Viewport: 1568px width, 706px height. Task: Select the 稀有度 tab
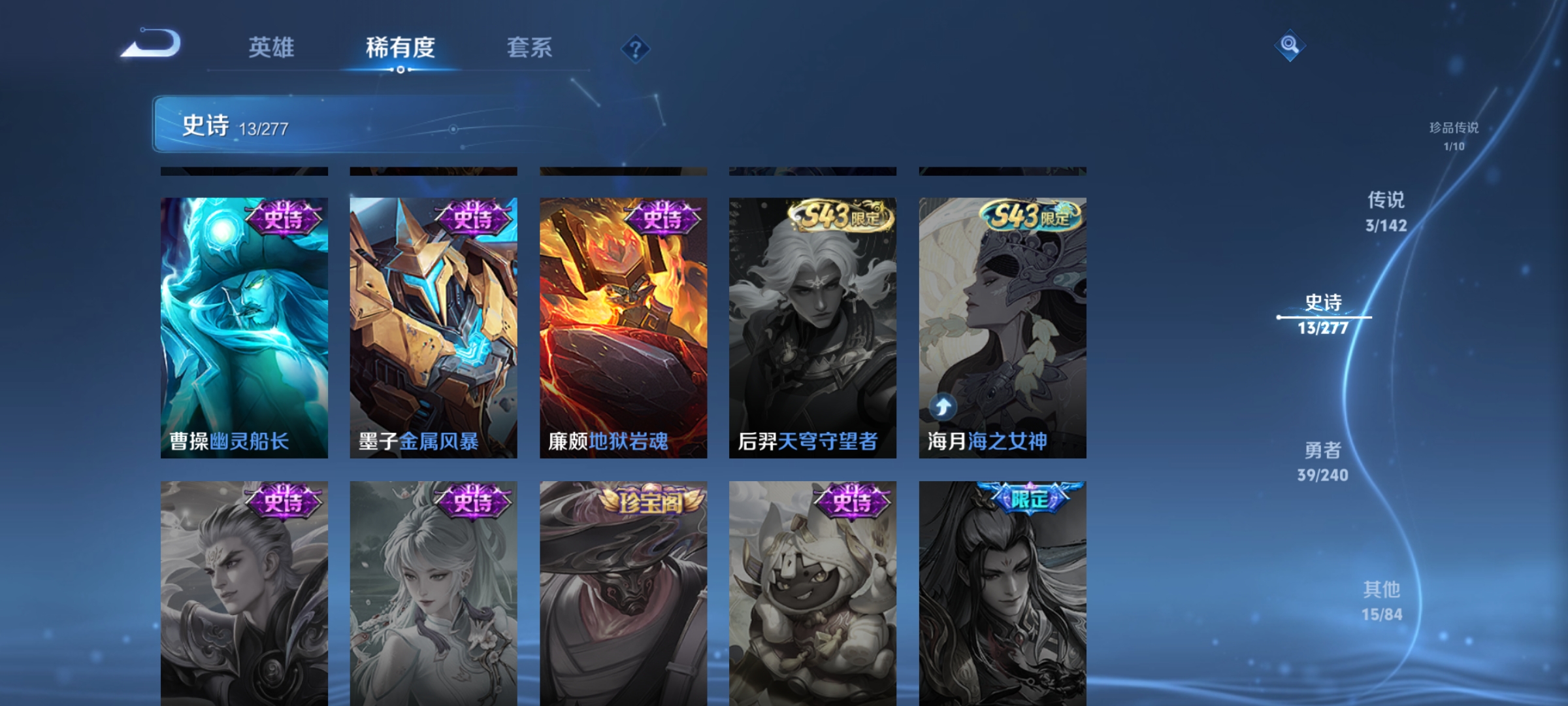400,48
